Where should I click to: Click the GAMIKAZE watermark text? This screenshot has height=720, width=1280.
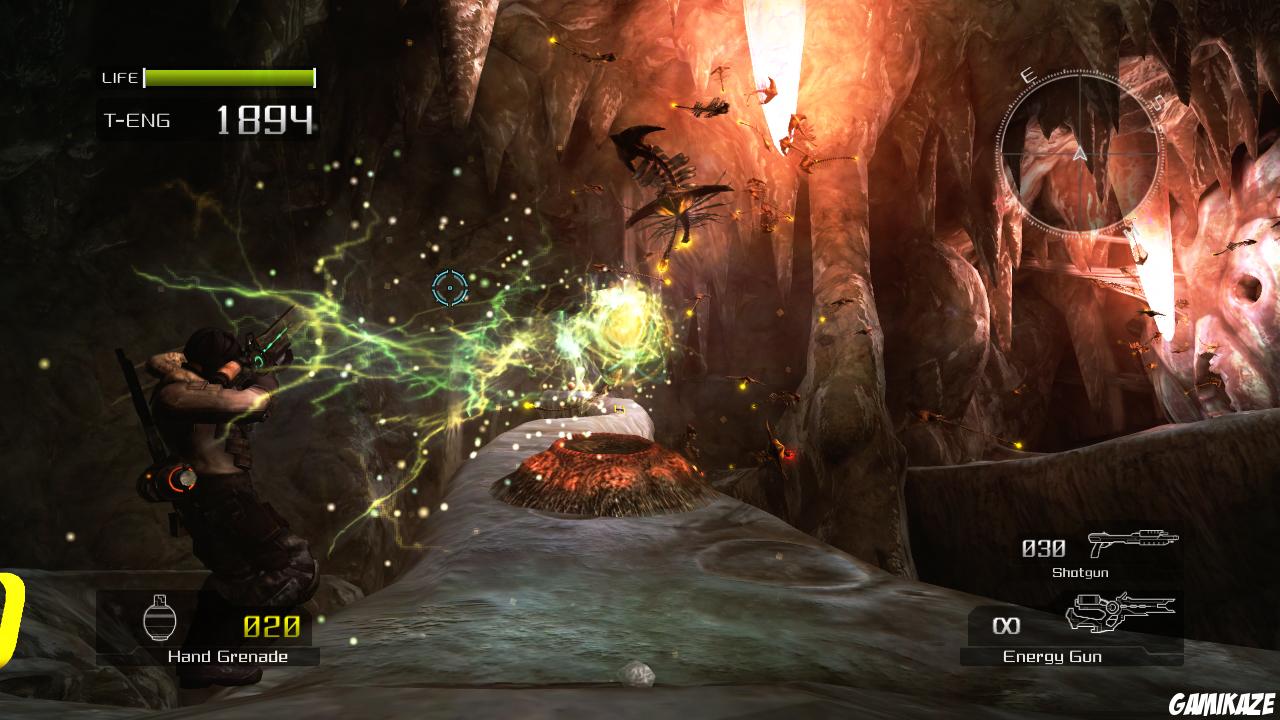(1222, 703)
